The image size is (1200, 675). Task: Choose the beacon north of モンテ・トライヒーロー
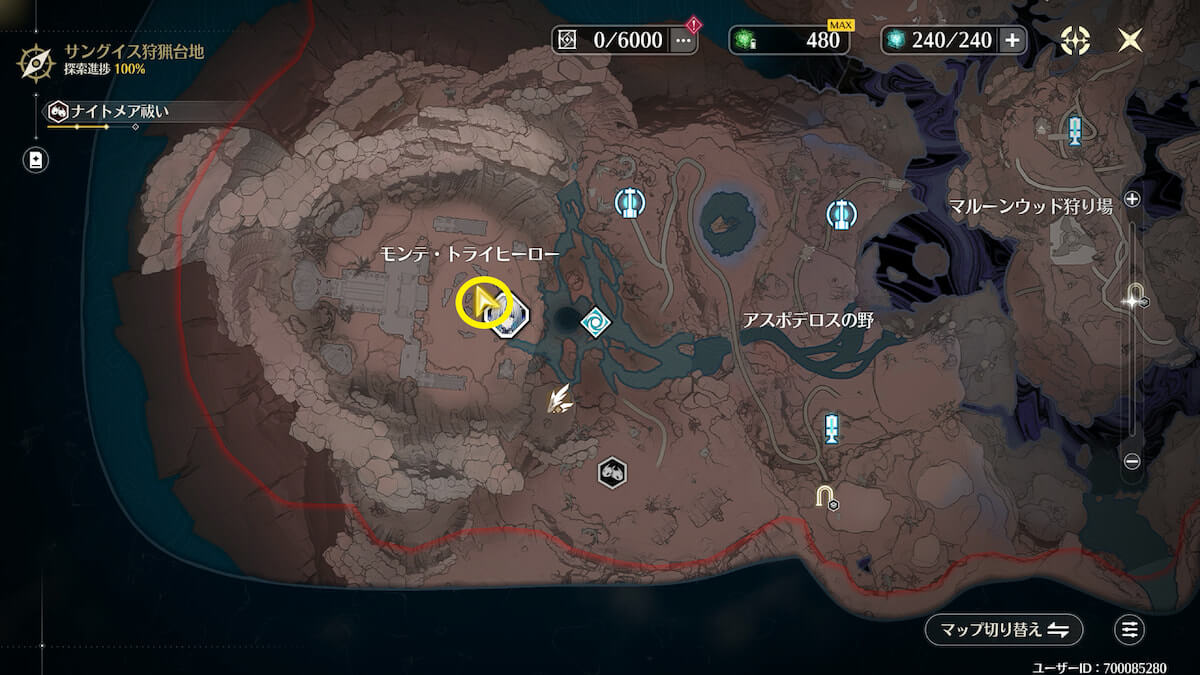[x=629, y=203]
